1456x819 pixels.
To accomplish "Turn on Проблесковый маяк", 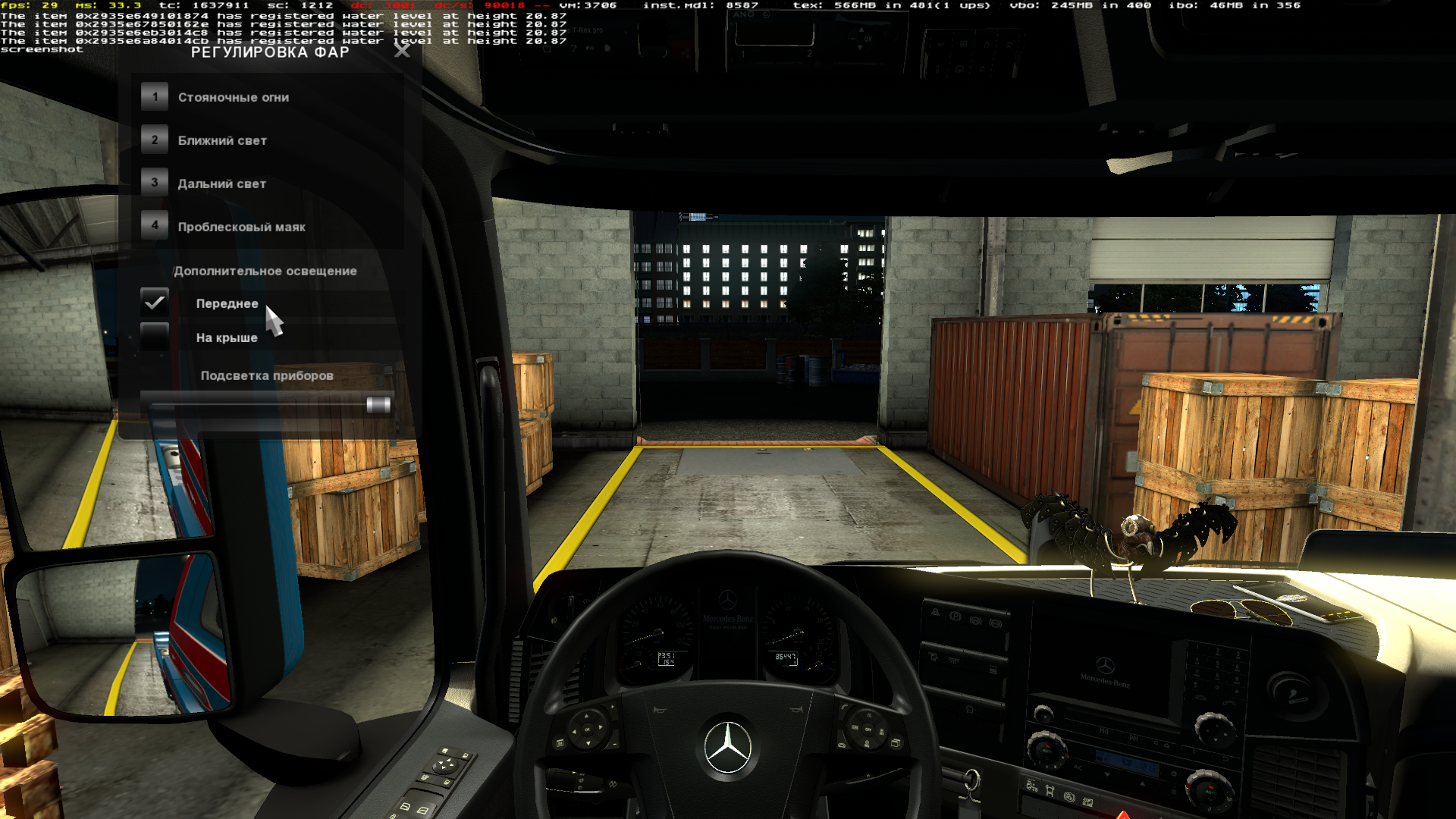I will pos(241,227).
